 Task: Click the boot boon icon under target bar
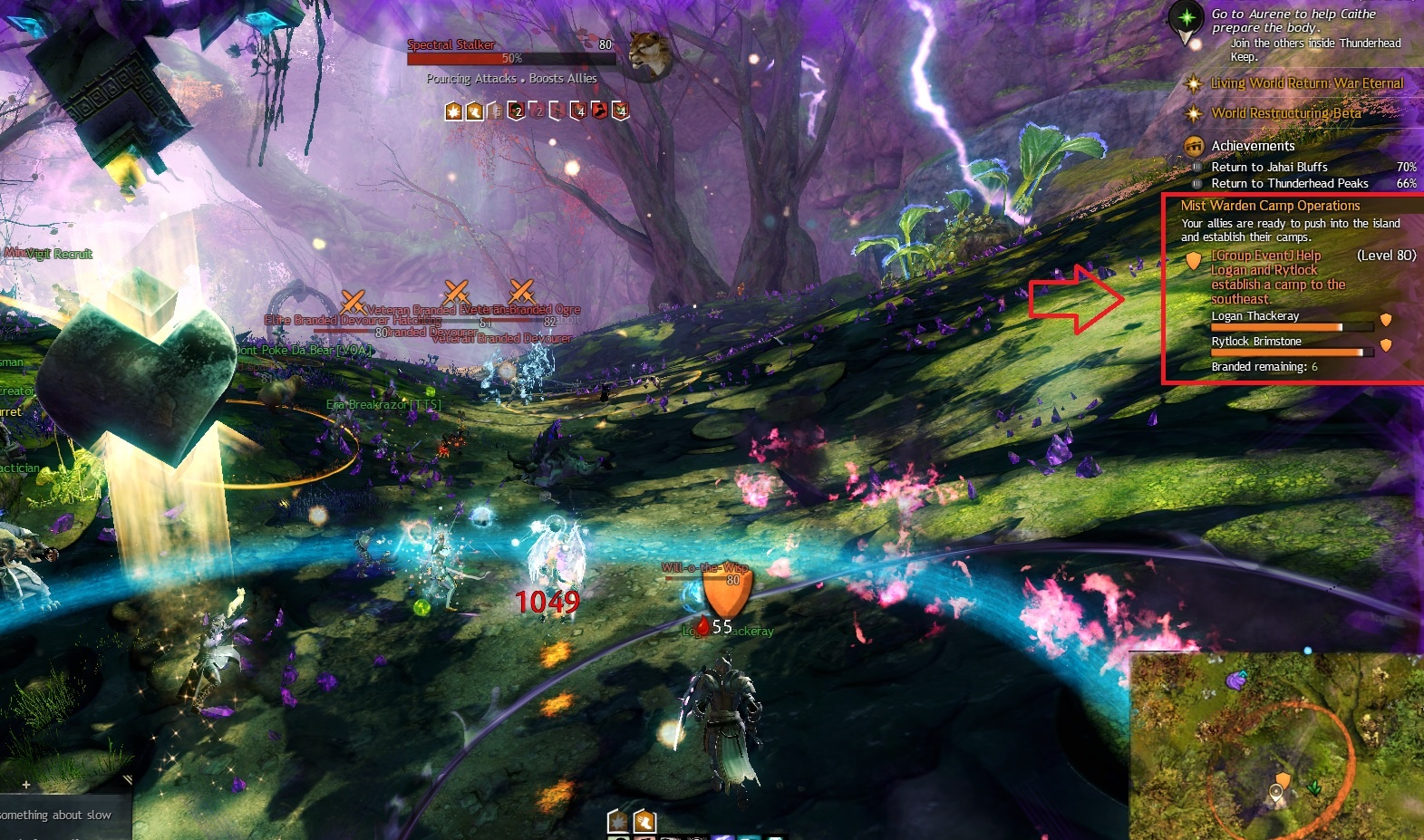(x=474, y=111)
